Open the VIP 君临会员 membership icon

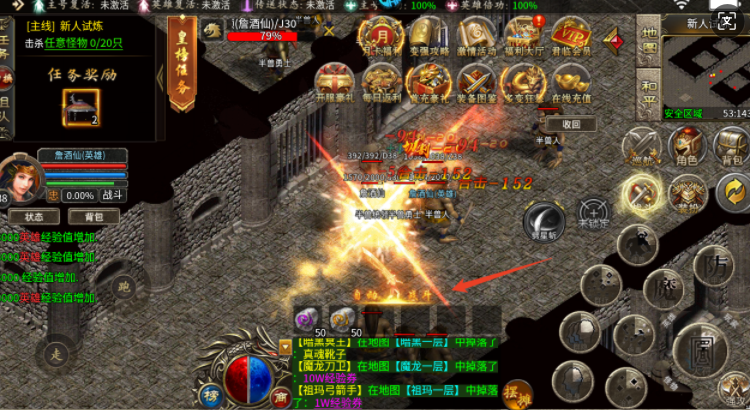pyautogui.click(x=572, y=36)
